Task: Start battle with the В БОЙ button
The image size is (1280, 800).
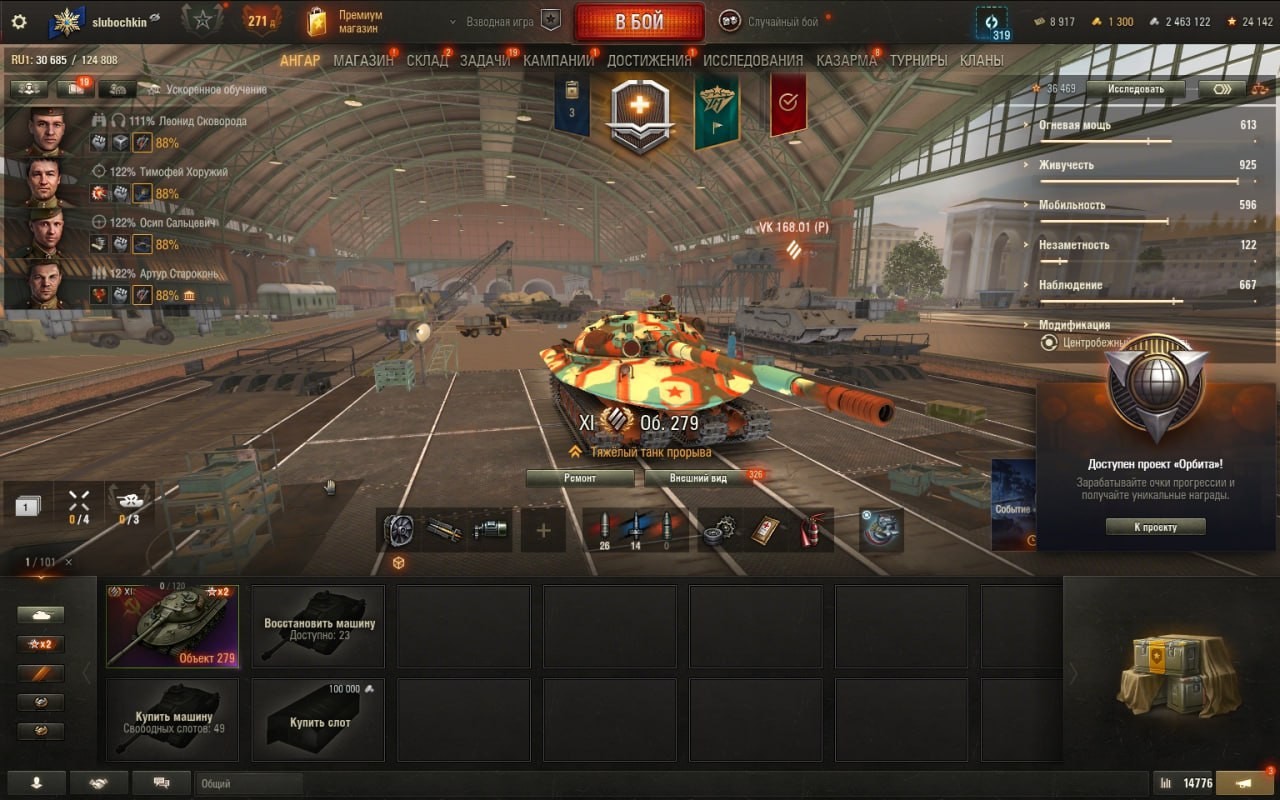Action: pos(639,22)
